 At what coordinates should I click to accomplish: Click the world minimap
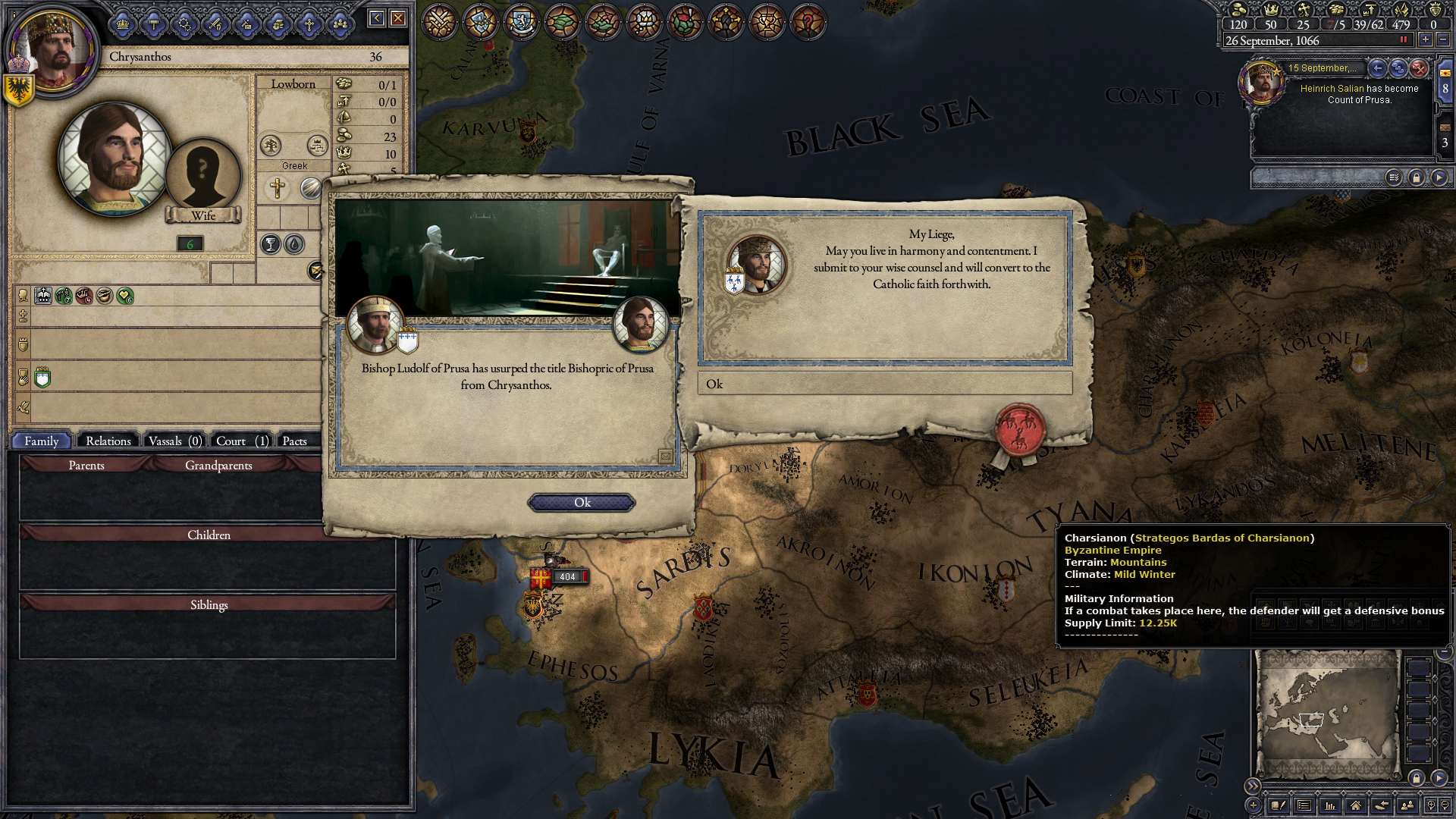1327,714
